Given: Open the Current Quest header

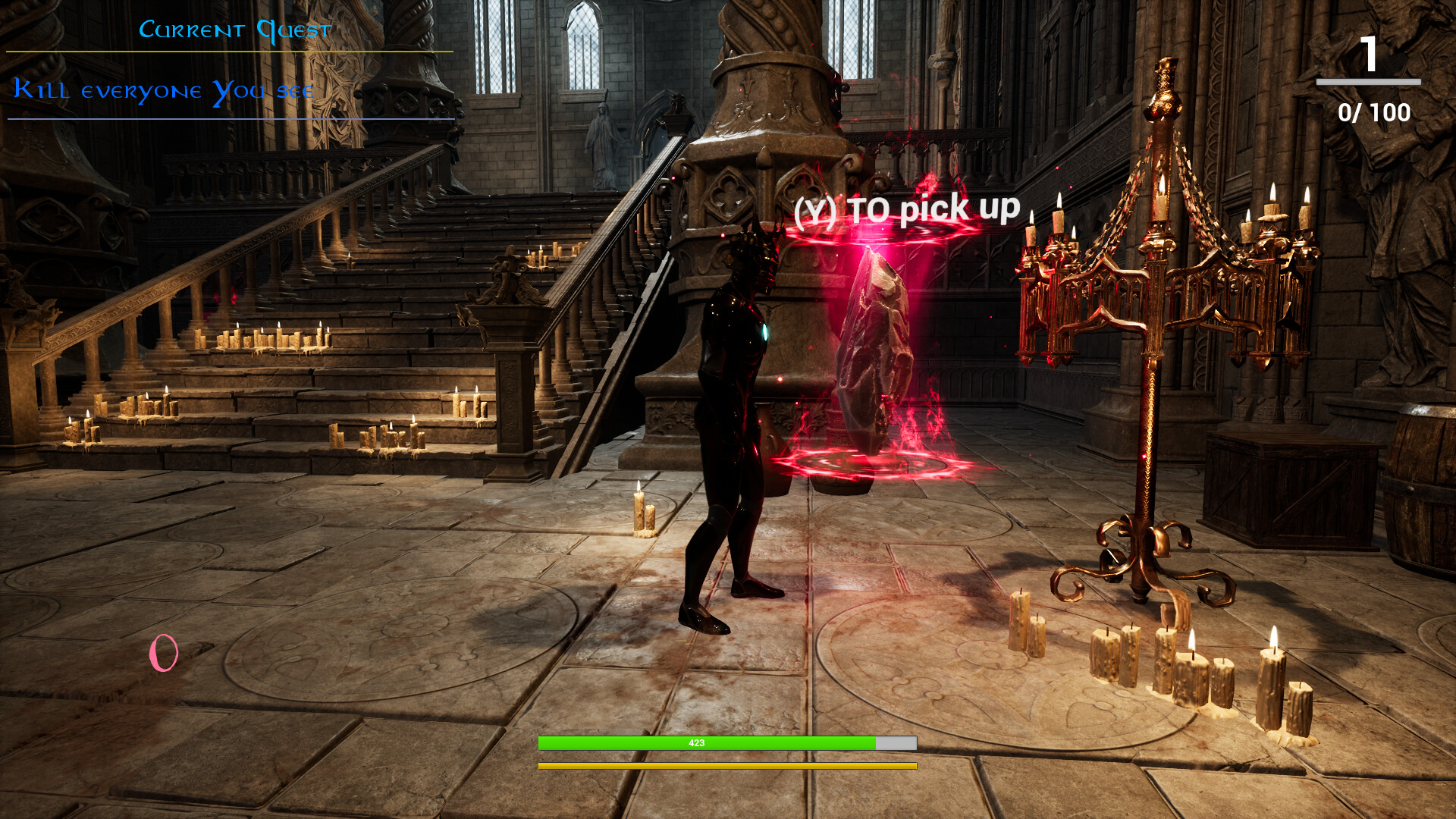Looking at the screenshot, I should point(235,29).
